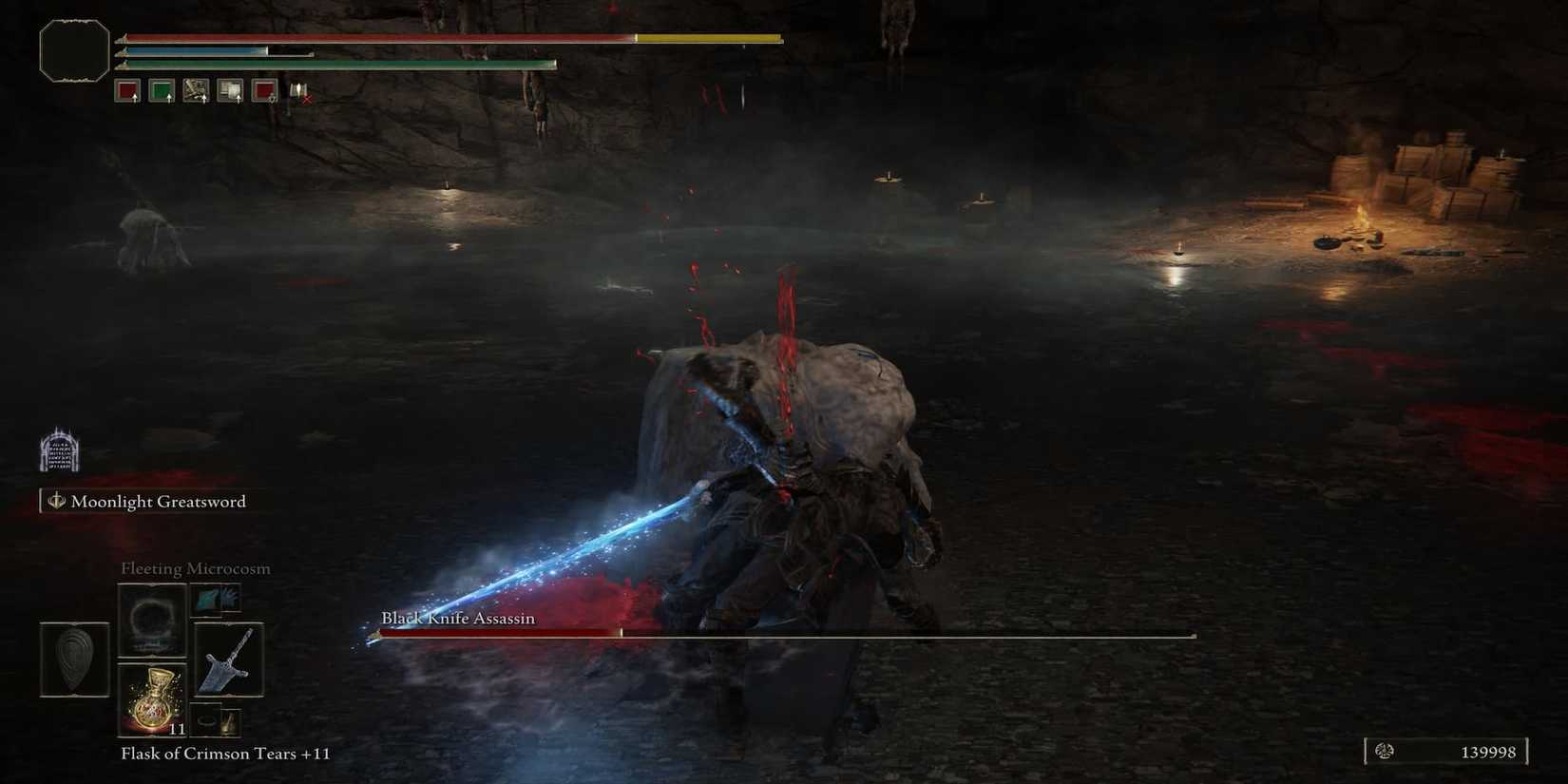Click the status effect icon marked with red X
The image size is (1568, 784).
tap(299, 90)
